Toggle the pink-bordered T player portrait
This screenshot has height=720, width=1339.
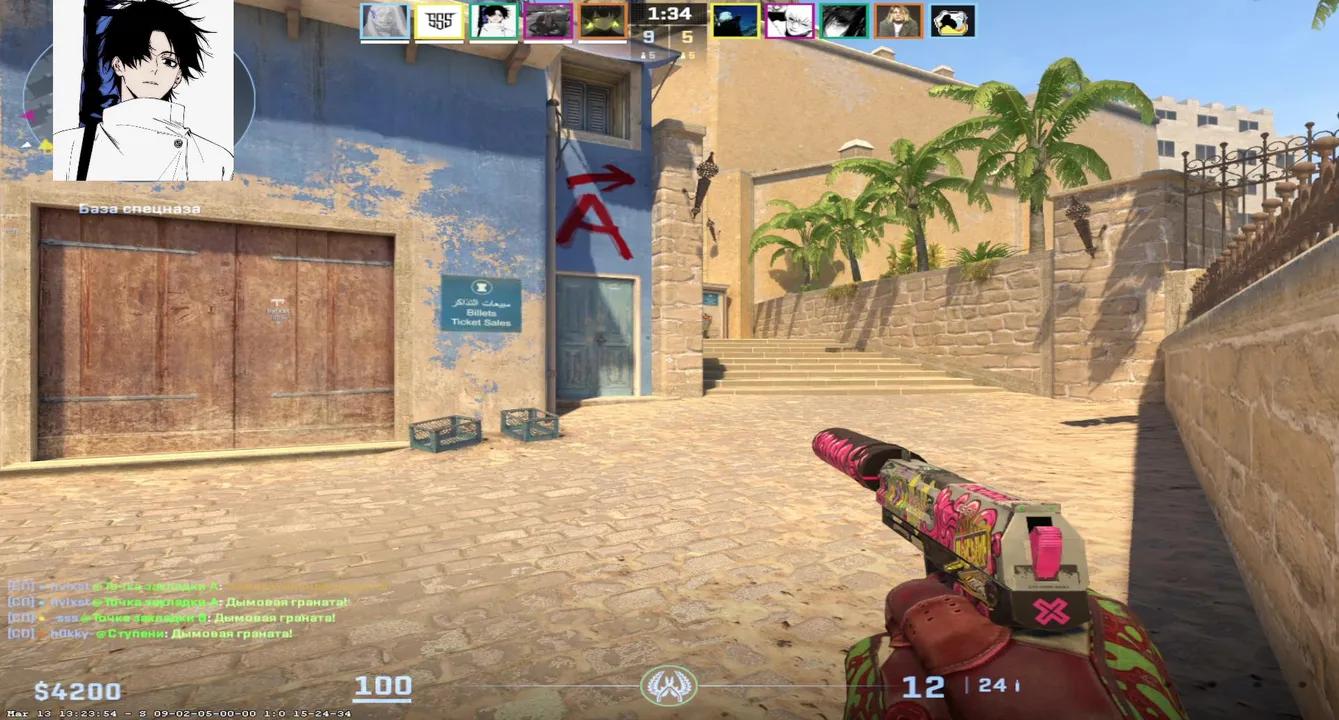coord(788,20)
